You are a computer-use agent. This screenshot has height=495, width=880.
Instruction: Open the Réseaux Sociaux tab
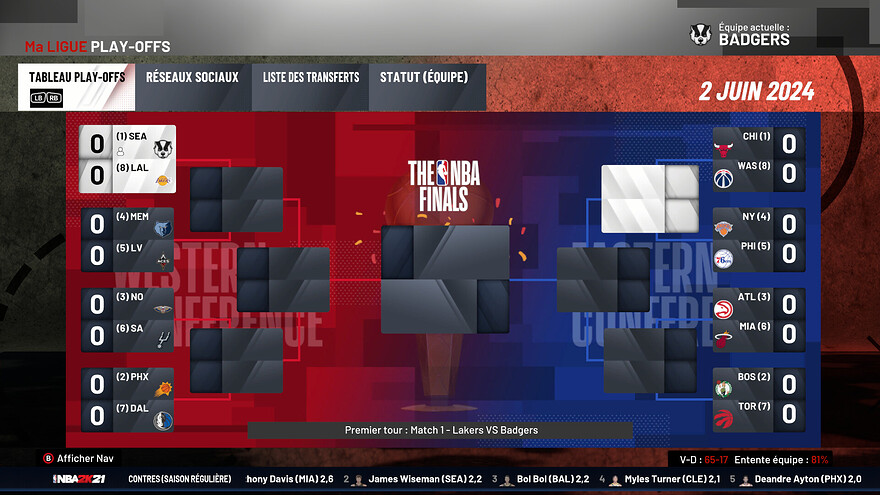click(192, 87)
